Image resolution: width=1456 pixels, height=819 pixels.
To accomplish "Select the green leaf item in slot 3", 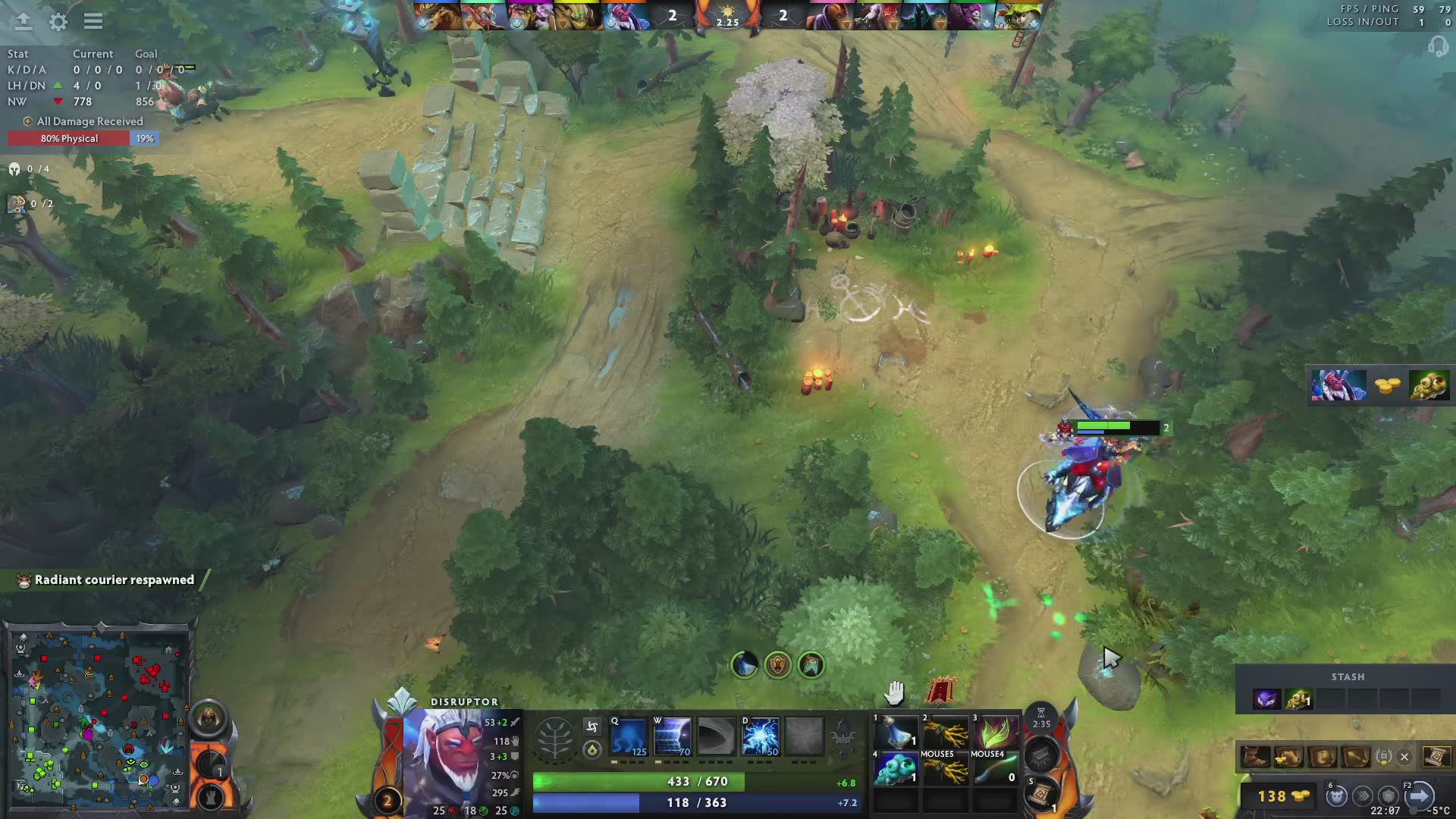I will click(x=995, y=732).
